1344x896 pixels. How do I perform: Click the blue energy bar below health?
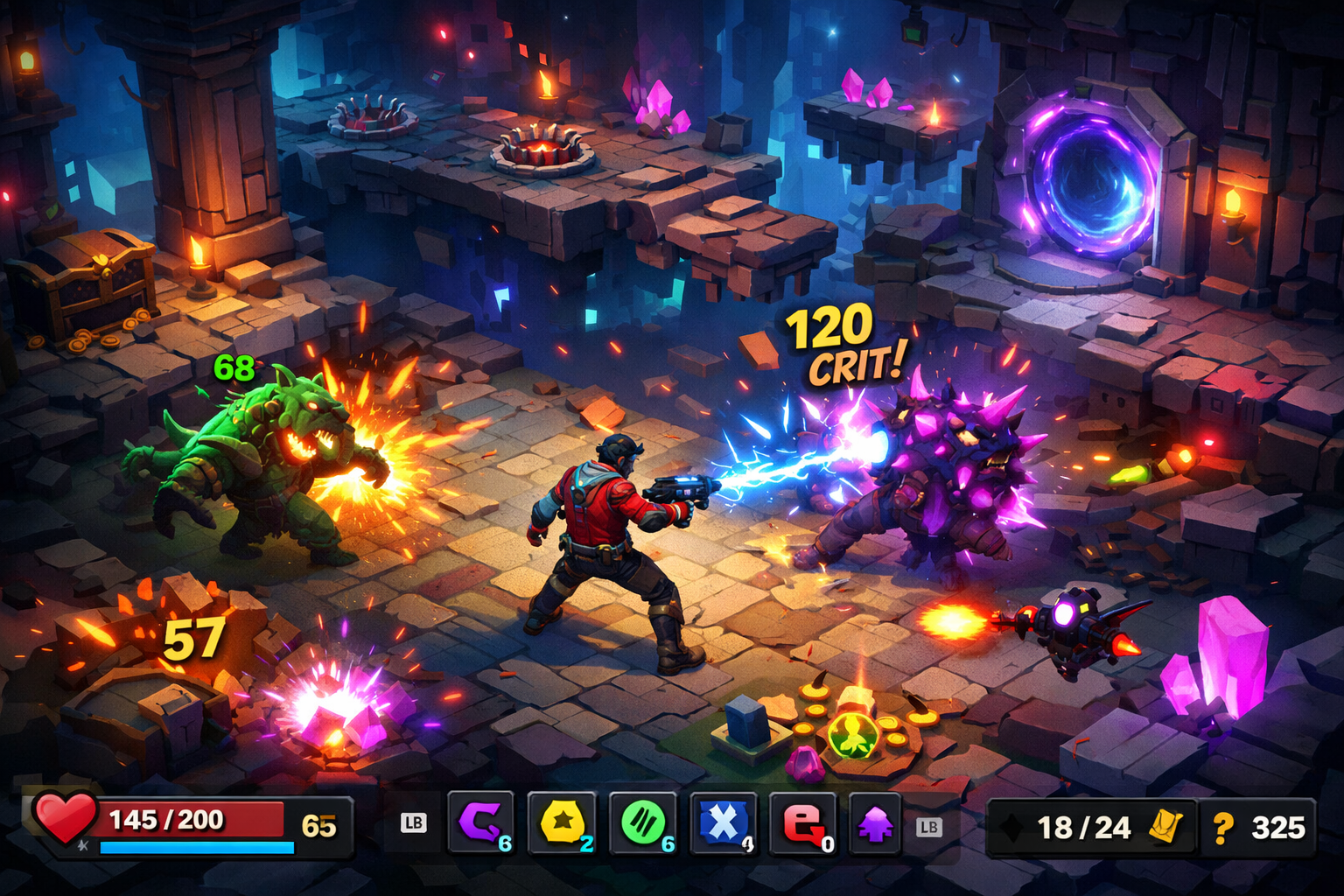point(195,846)
